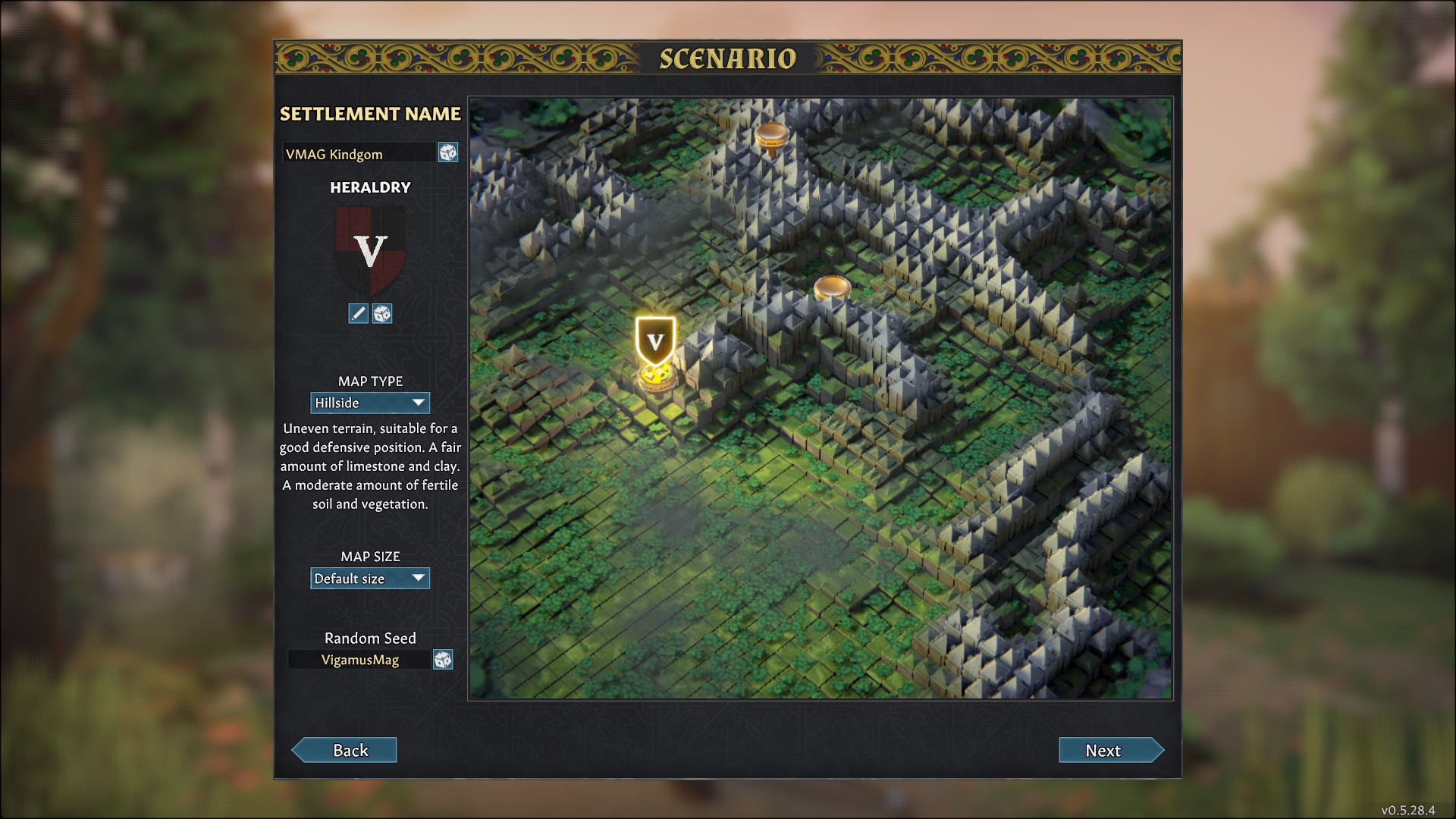Select the V shield start marker on map
Image resolution: width=1456 pixels, height=819 pixels.
(x=655, y=342)
